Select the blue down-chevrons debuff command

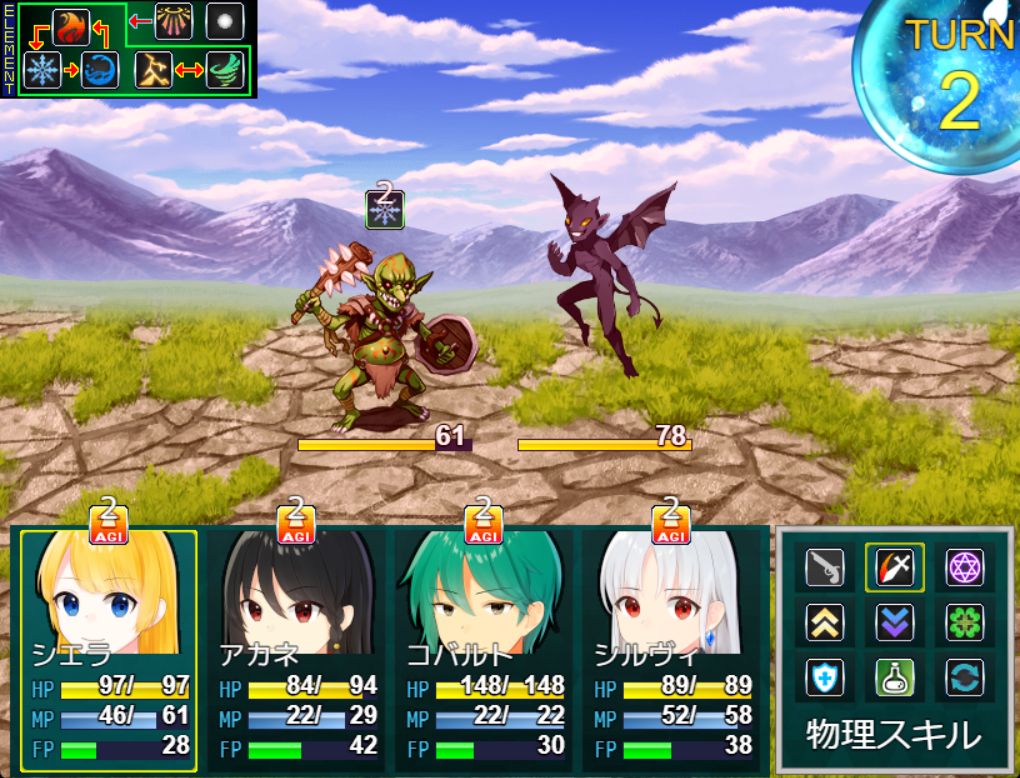pyautogui.click(x=895, y=623)
